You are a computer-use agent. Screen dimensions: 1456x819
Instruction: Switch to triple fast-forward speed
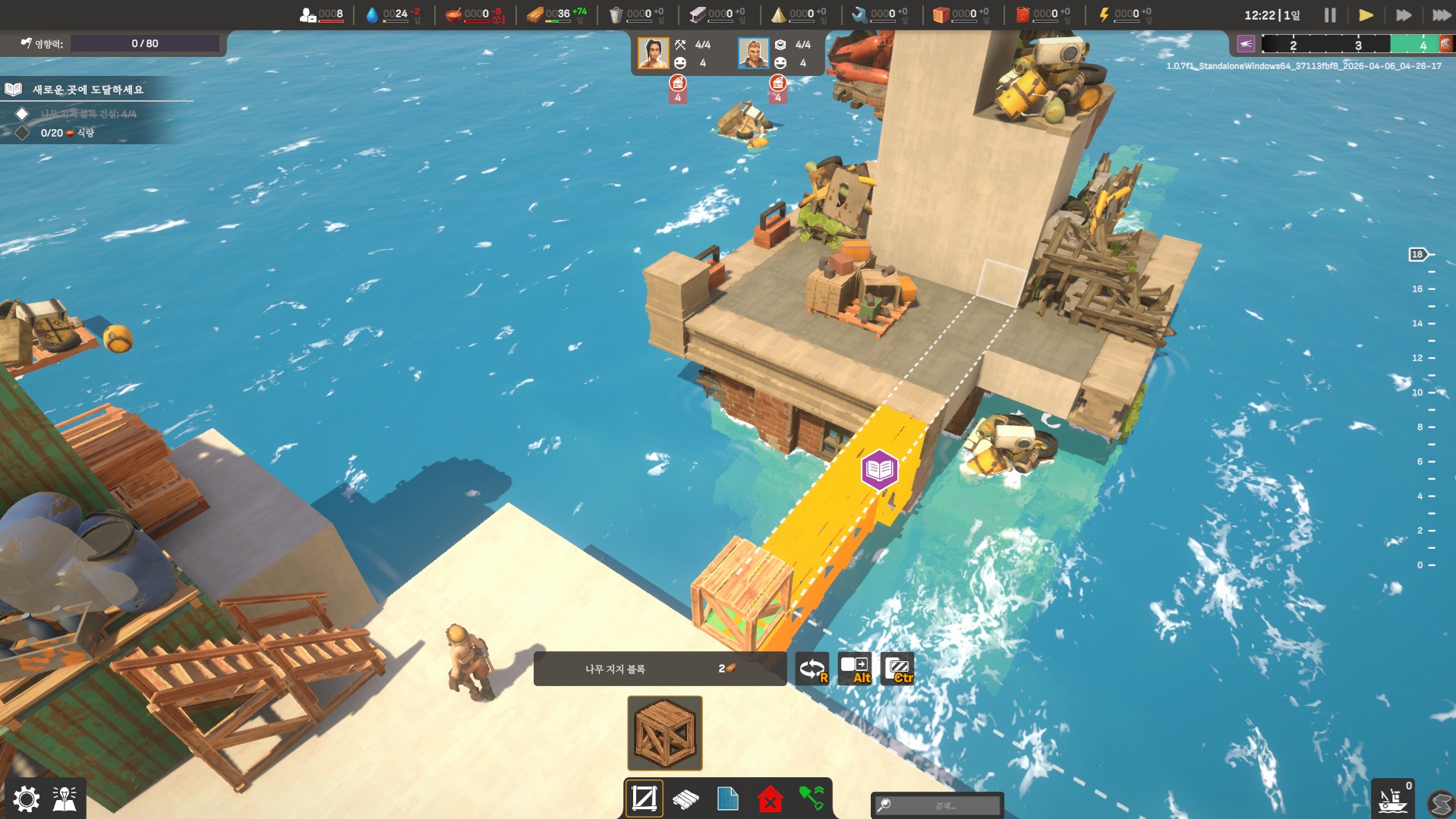(1441, 15)
